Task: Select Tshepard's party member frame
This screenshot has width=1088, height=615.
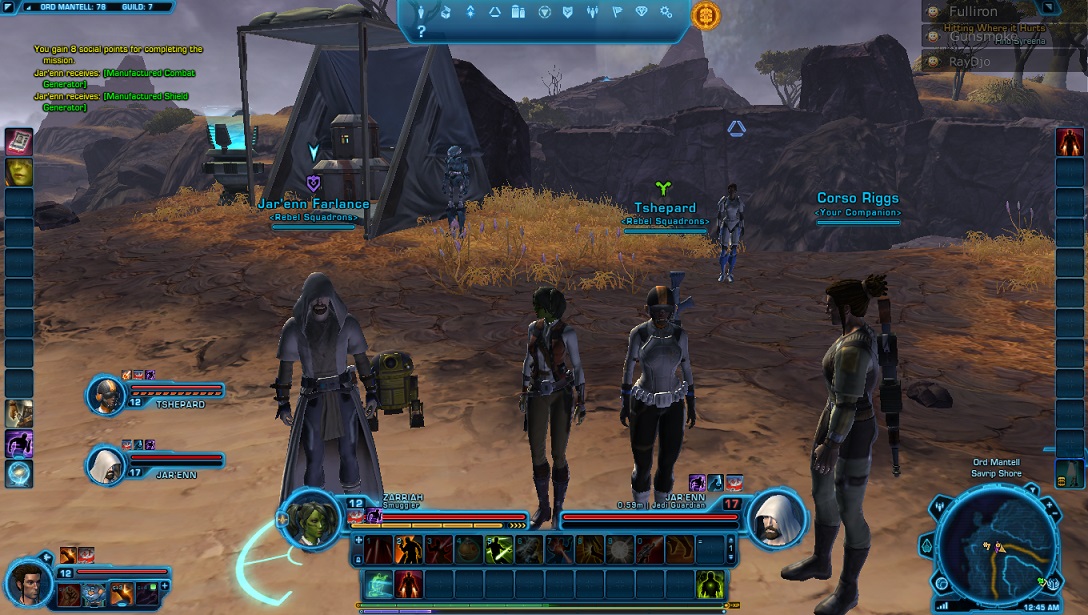Action: coord(106,396)
